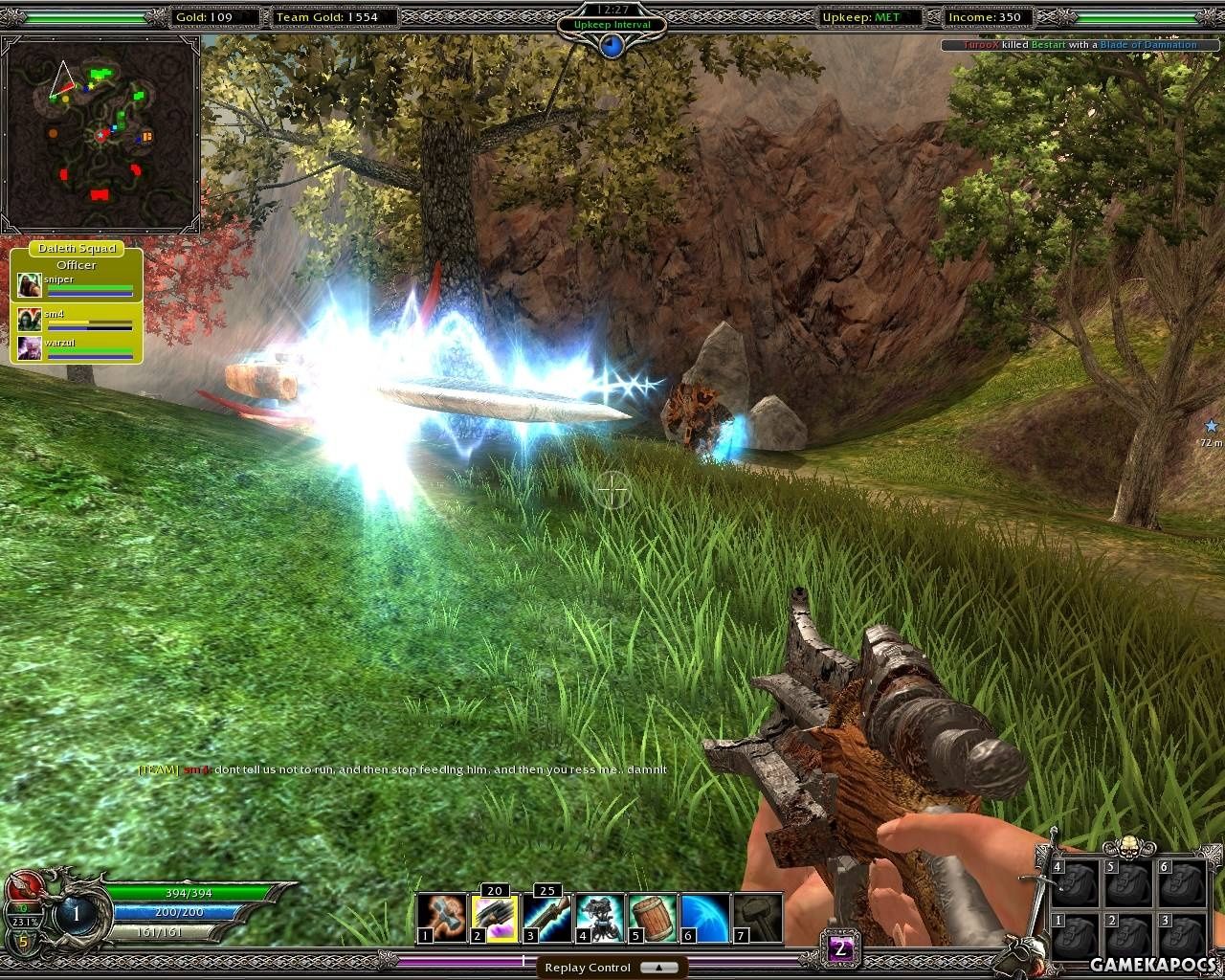Activate the highlighted repeater gun in slot 2

tap(494, 919)
